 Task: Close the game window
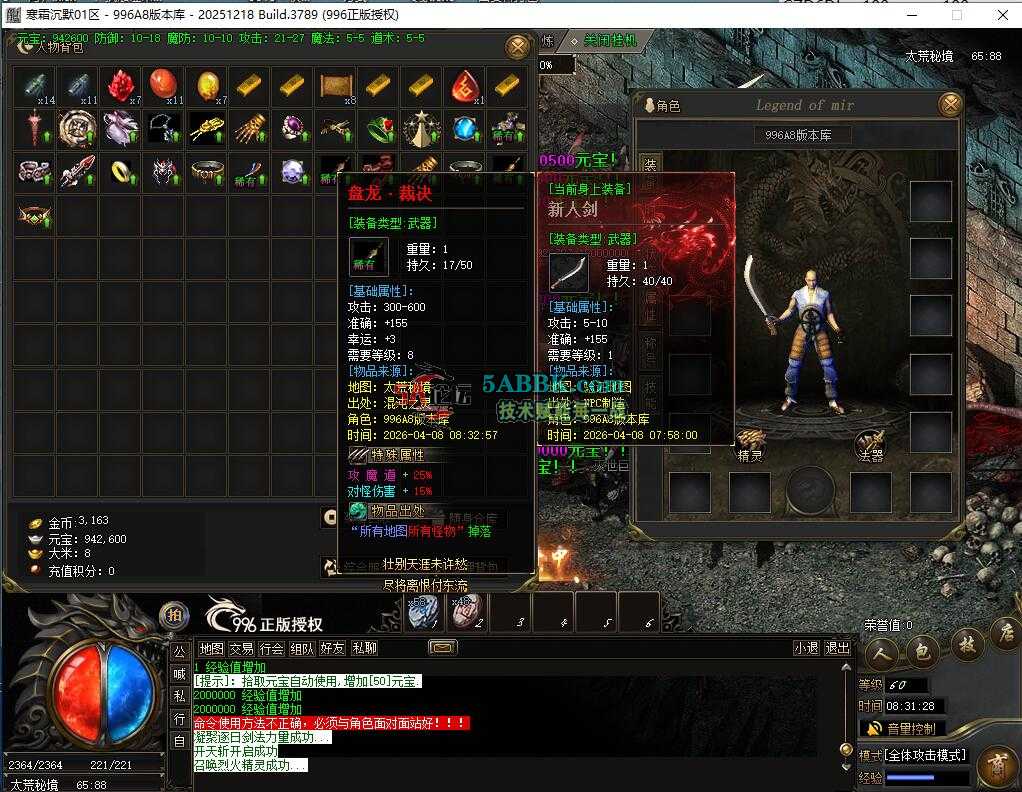click(x=1000, y=15)
